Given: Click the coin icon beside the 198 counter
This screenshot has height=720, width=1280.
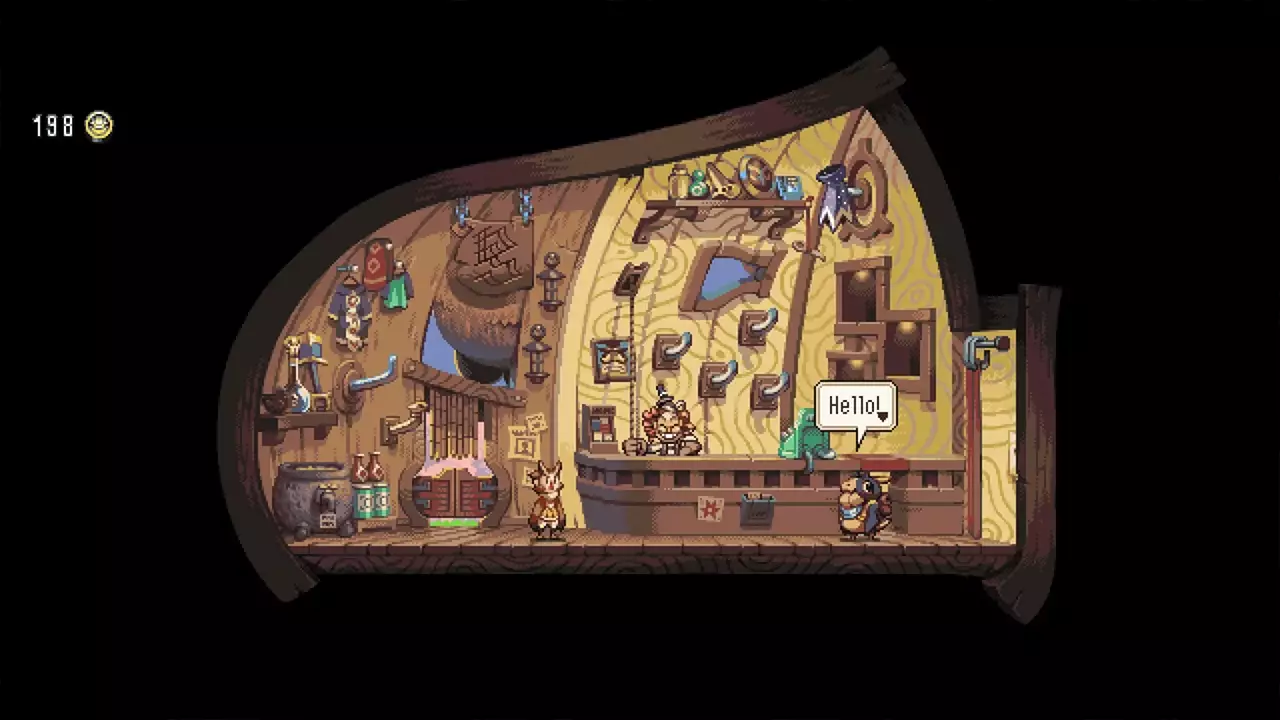Looking at the screenshot, I should click(x=98, y=126).
